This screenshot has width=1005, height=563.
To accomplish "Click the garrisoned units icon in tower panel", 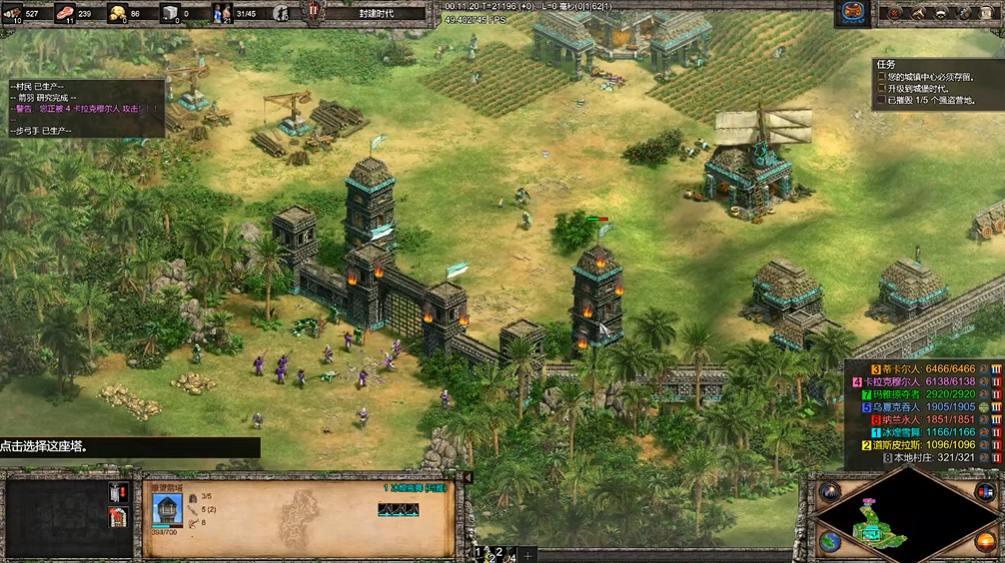I will click(193, 497).
